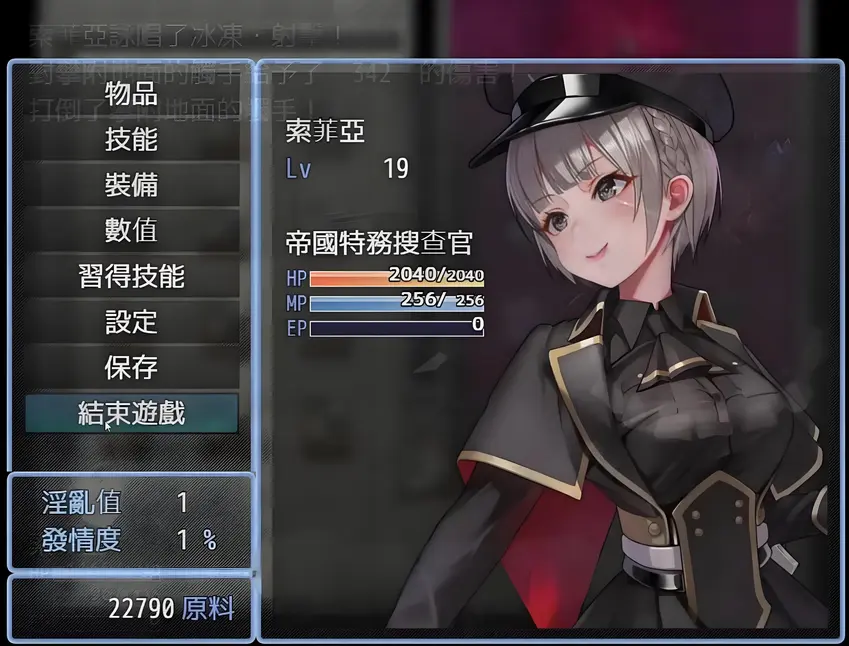Select 保存 to save the game

coord(131,367)
